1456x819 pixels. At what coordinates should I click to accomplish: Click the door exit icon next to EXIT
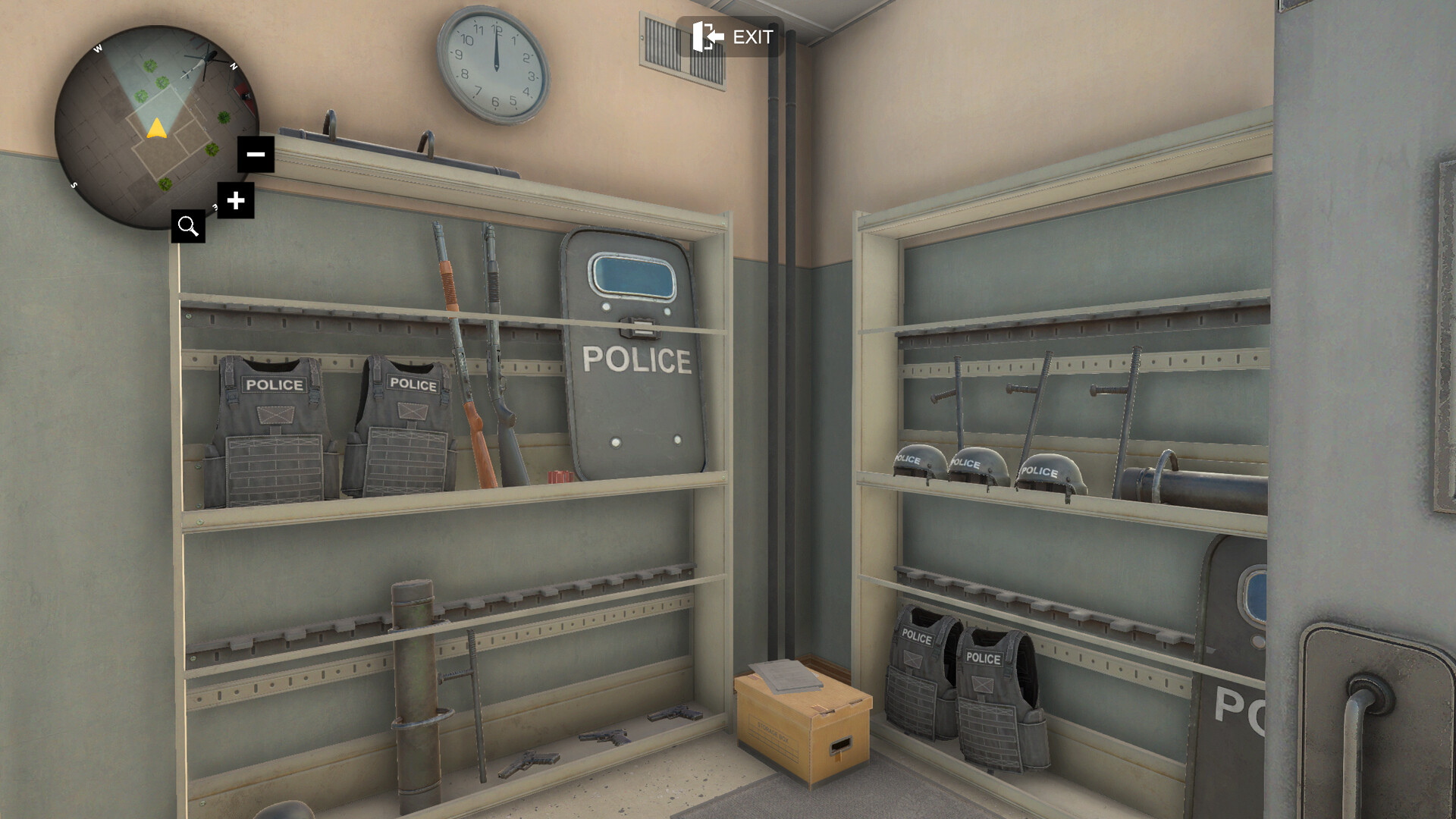[705, 36]
